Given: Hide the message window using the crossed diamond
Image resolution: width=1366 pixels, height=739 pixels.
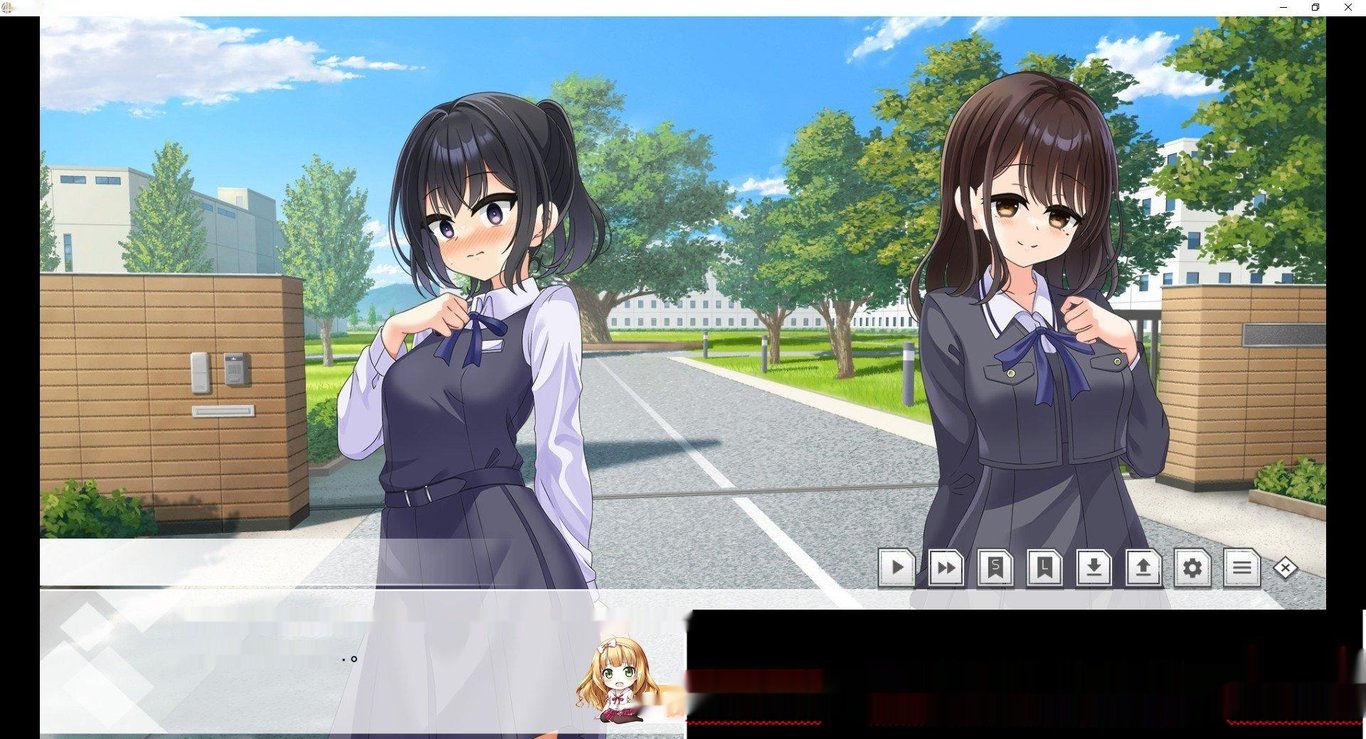Looking at the screenshot, I should tap(1285, 568).
